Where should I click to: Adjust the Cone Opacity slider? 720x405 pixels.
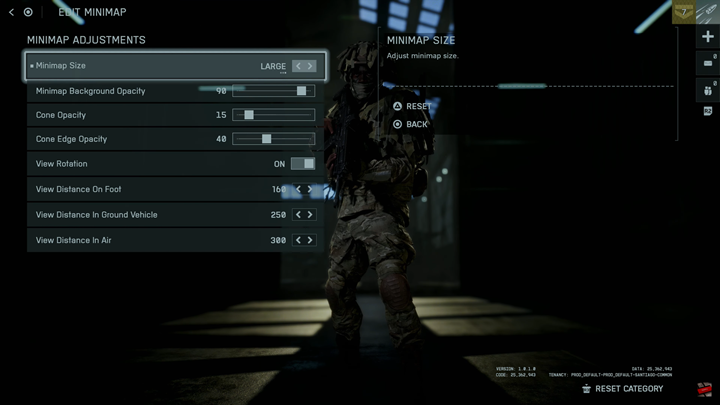coord(249,115)
